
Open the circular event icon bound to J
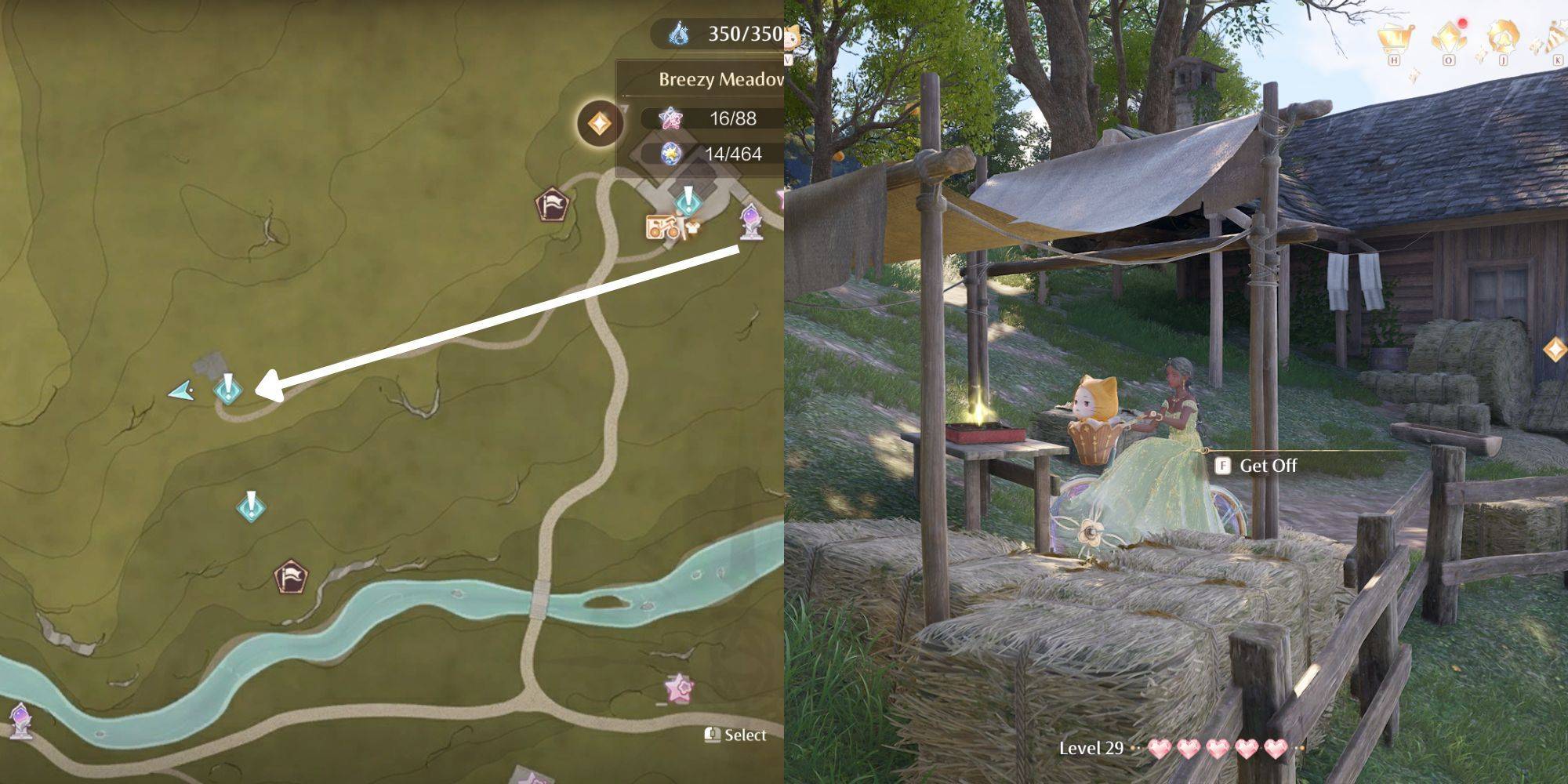(1505, 38)
